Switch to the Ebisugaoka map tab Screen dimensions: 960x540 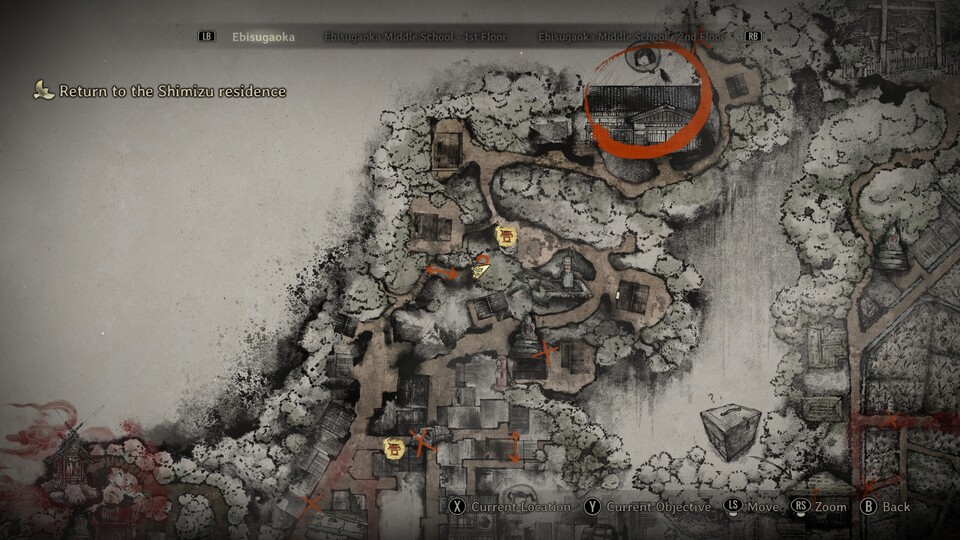tap(263, 37)
